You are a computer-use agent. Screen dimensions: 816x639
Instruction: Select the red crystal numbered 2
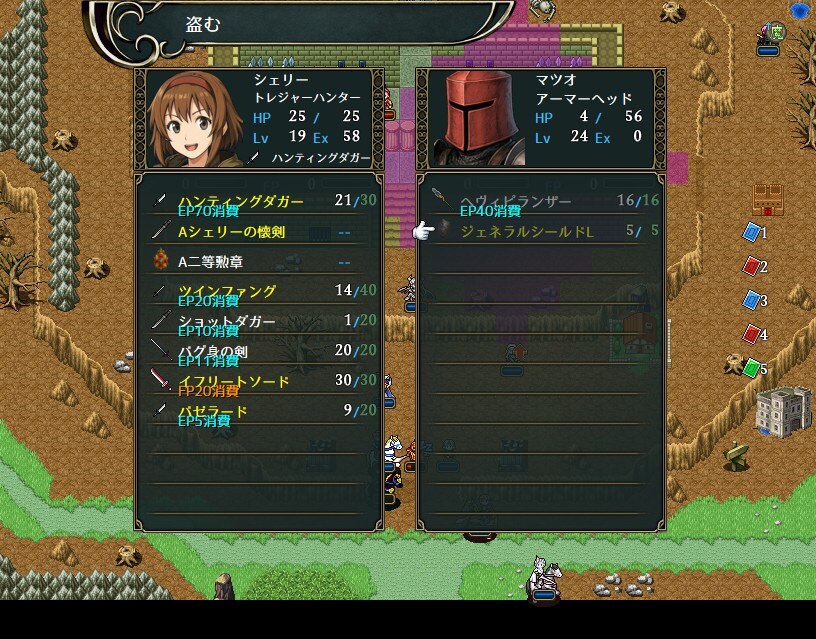751,267
